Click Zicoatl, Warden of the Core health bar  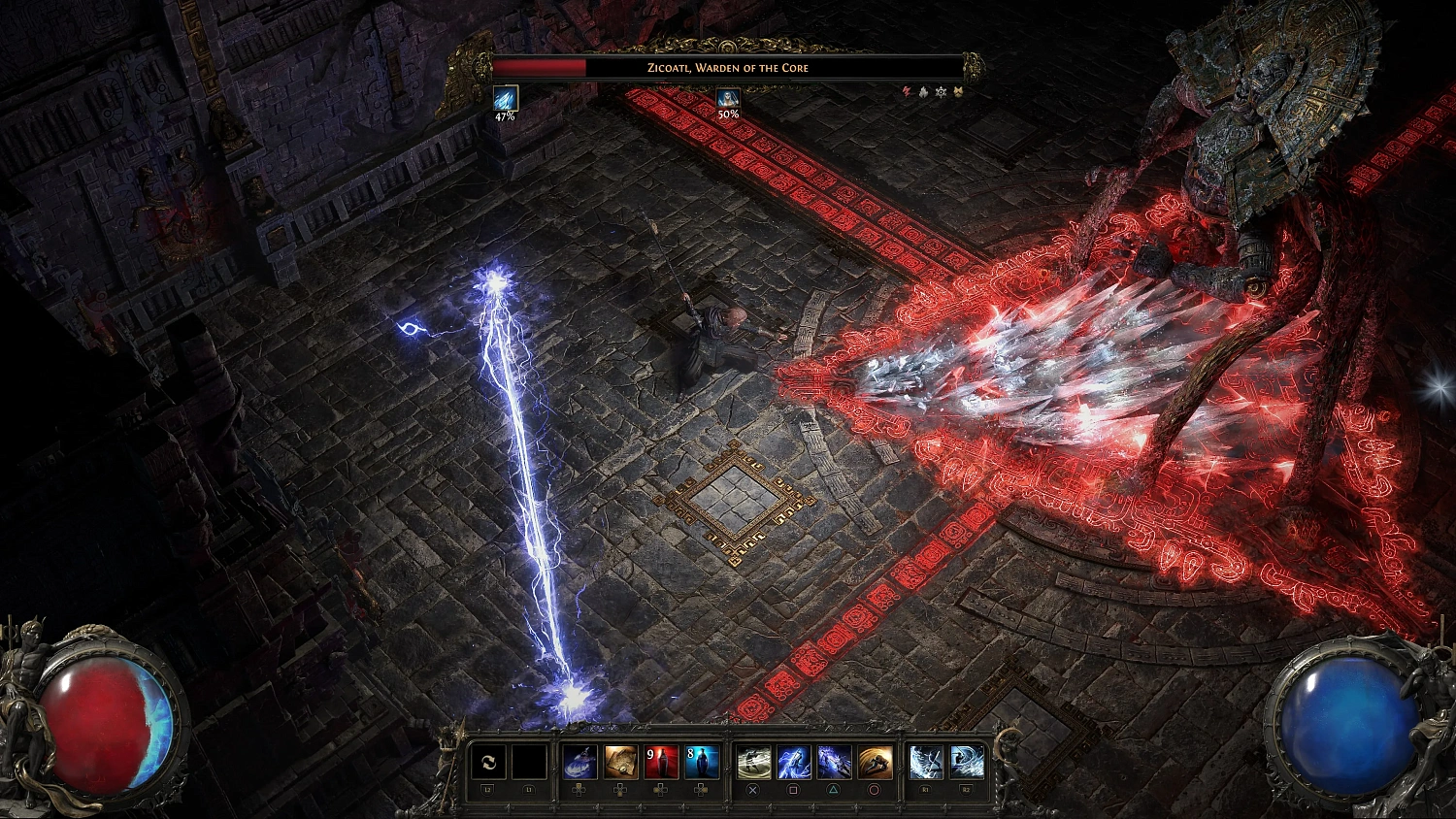click(x=728, y=68)
